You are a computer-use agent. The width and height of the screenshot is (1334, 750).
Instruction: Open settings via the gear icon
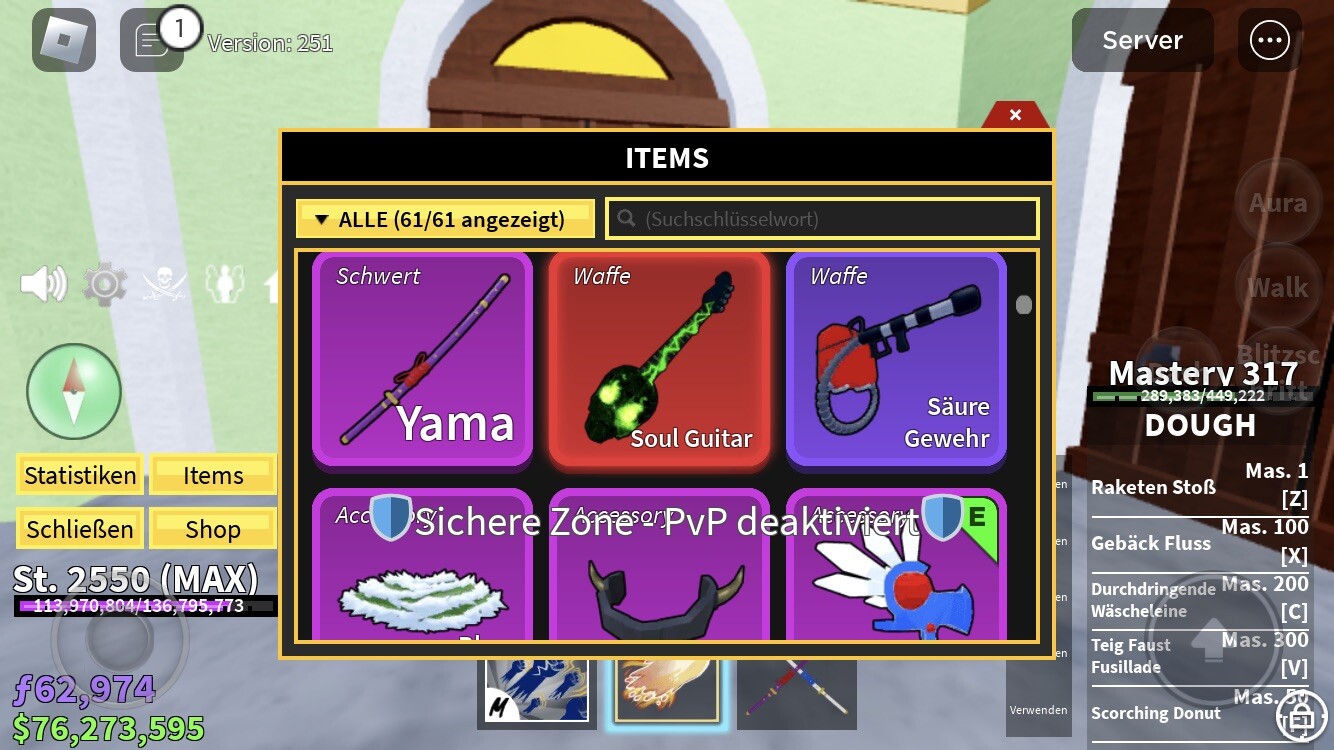pos(103,283)
